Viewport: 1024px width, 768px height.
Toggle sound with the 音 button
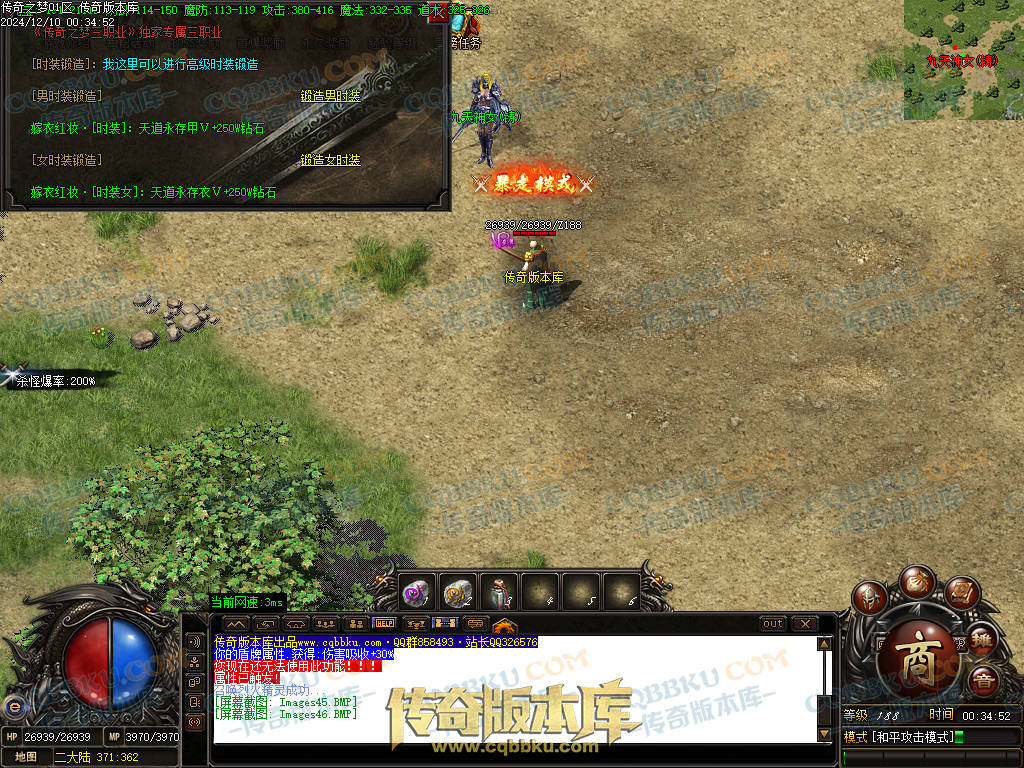pyautogui.click(x=982, y=681)
